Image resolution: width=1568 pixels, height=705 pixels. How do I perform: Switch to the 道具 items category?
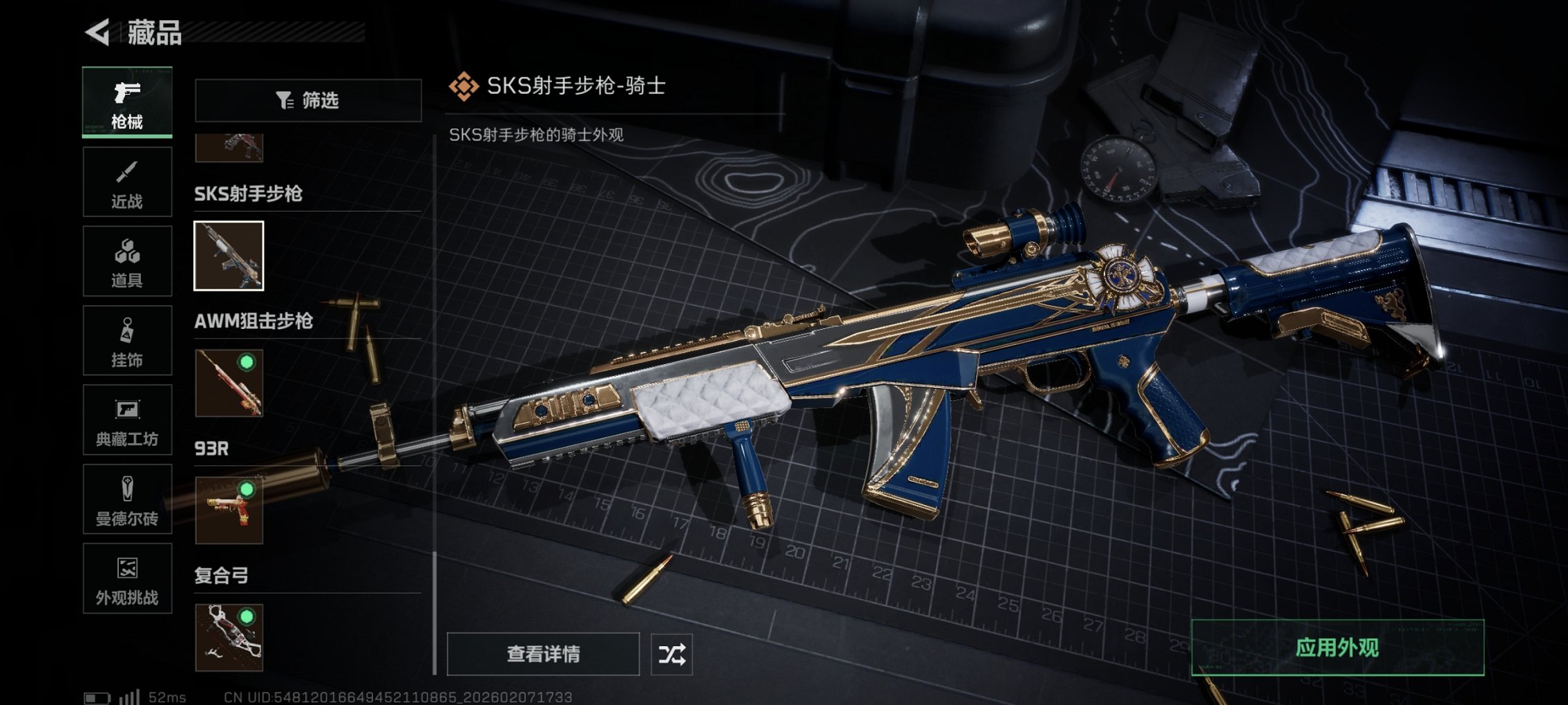126,261
